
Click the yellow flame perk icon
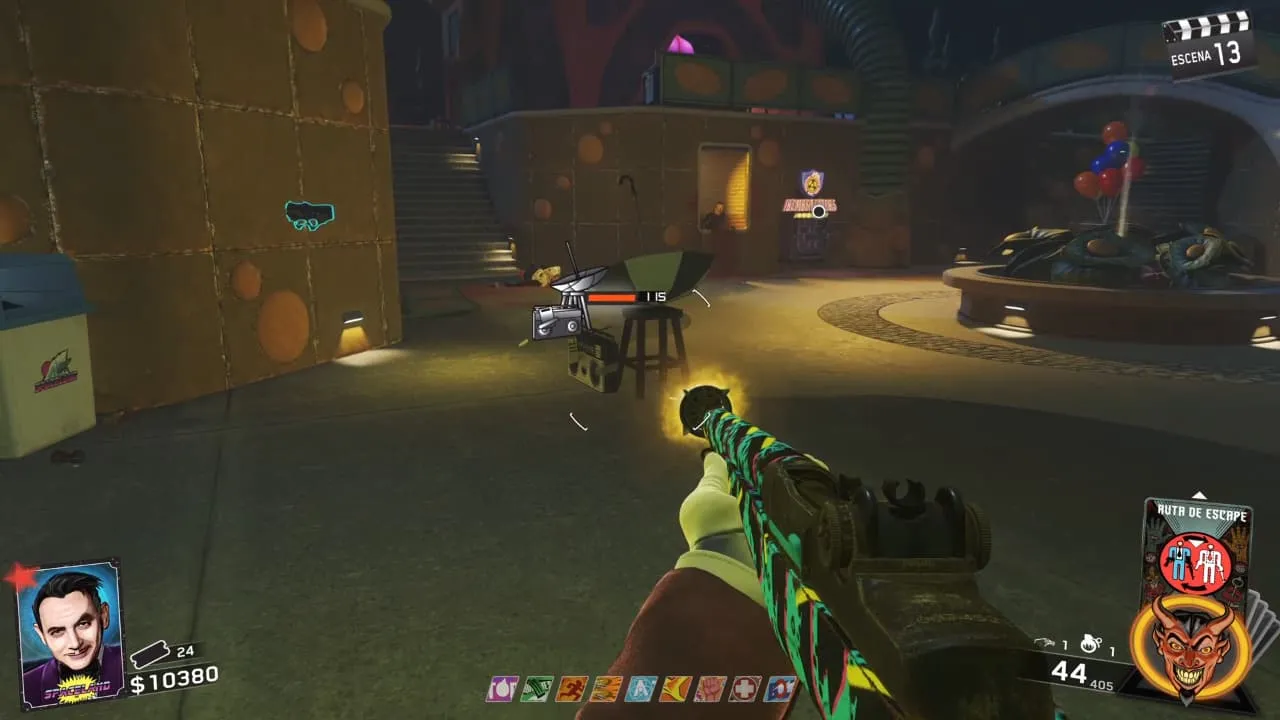(675, 689)
